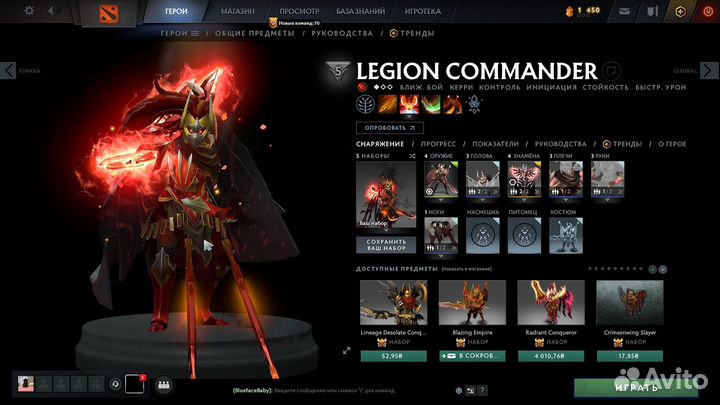Open the РУКОВОДСТВА guides section
The width and height of the screenshot is (720, 405).
tap(342, 33)
